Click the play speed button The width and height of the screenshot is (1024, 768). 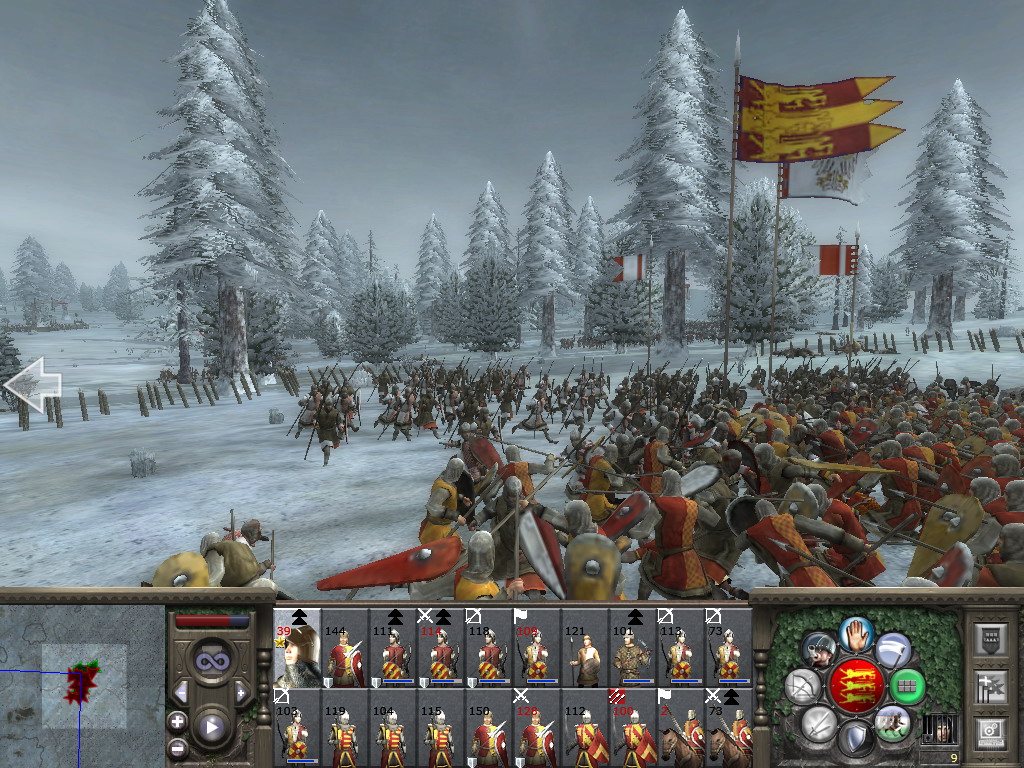(x=211, y=727)
